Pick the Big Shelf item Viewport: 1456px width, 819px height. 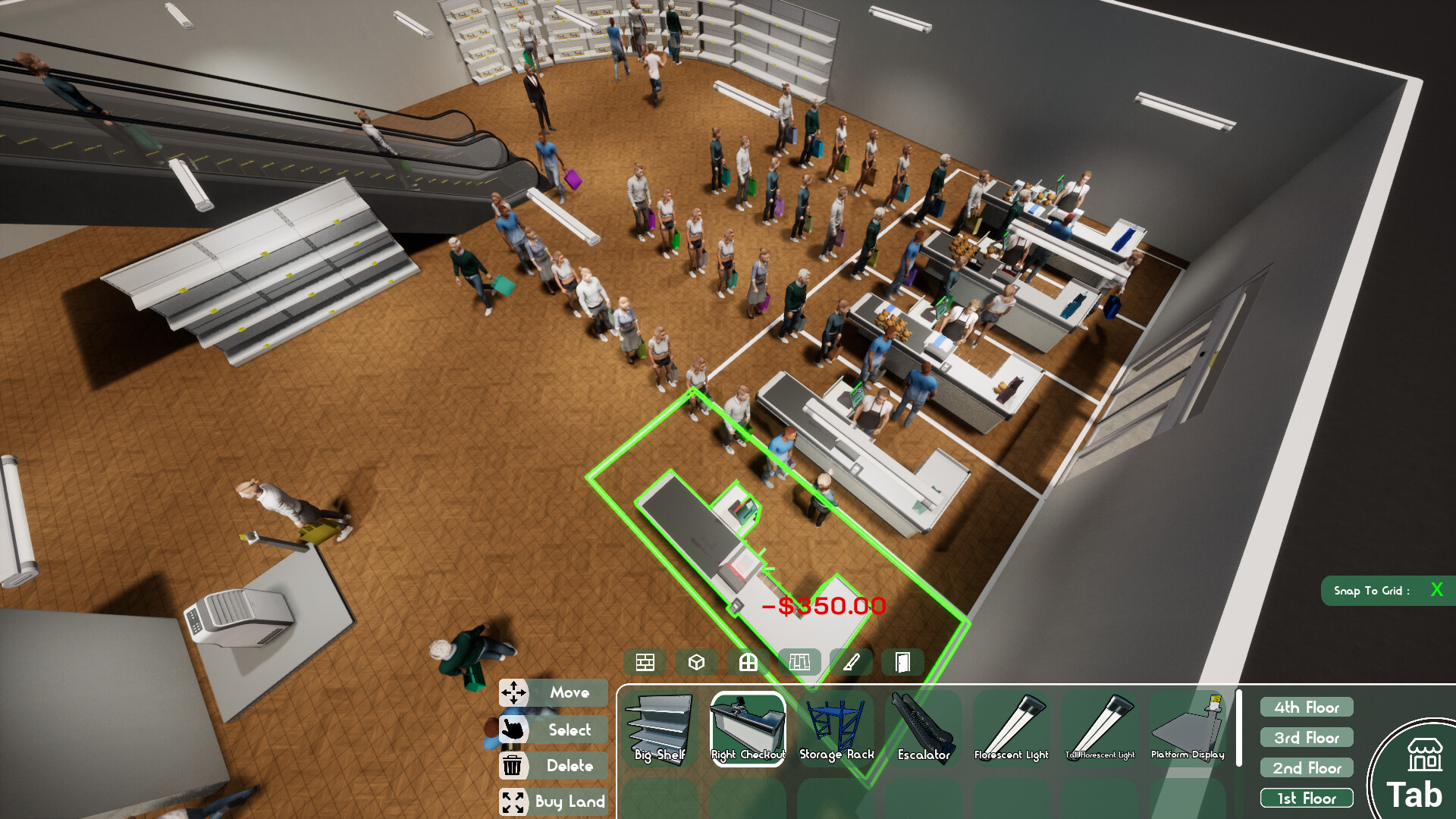(660, 729)
